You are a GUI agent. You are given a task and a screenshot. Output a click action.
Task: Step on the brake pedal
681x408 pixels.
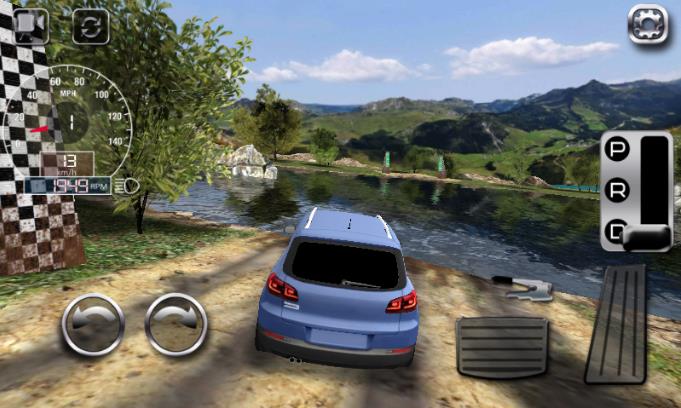point(502,346)
